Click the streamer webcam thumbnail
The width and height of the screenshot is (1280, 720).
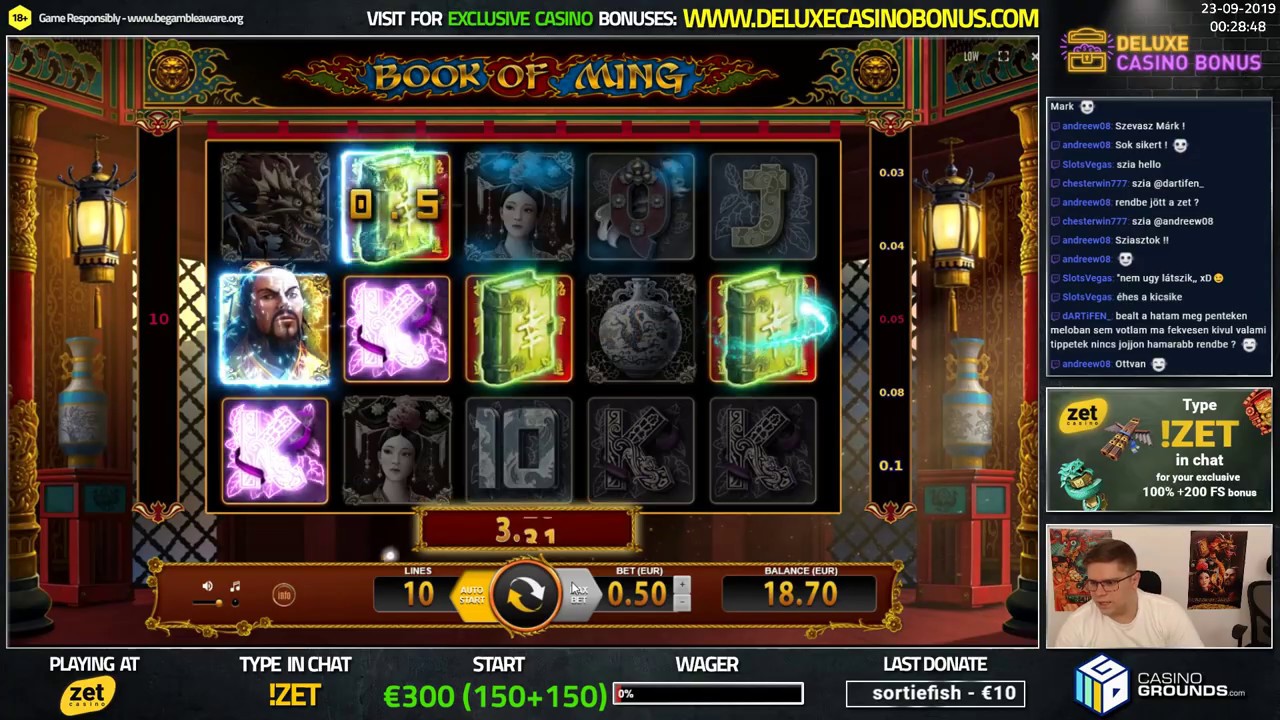1158,587
